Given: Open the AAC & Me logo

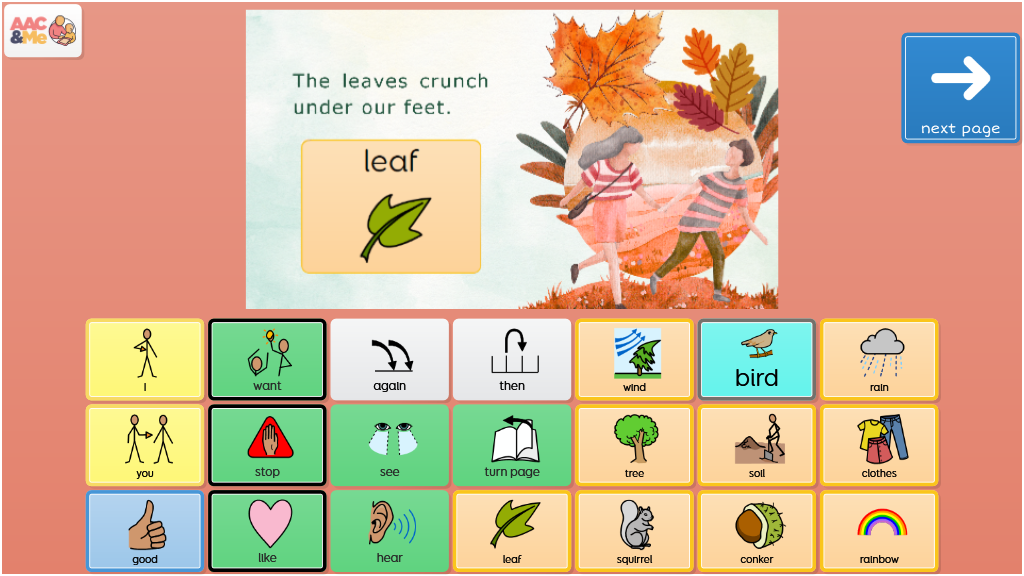Looking at the screenshot, I should 43,31.
